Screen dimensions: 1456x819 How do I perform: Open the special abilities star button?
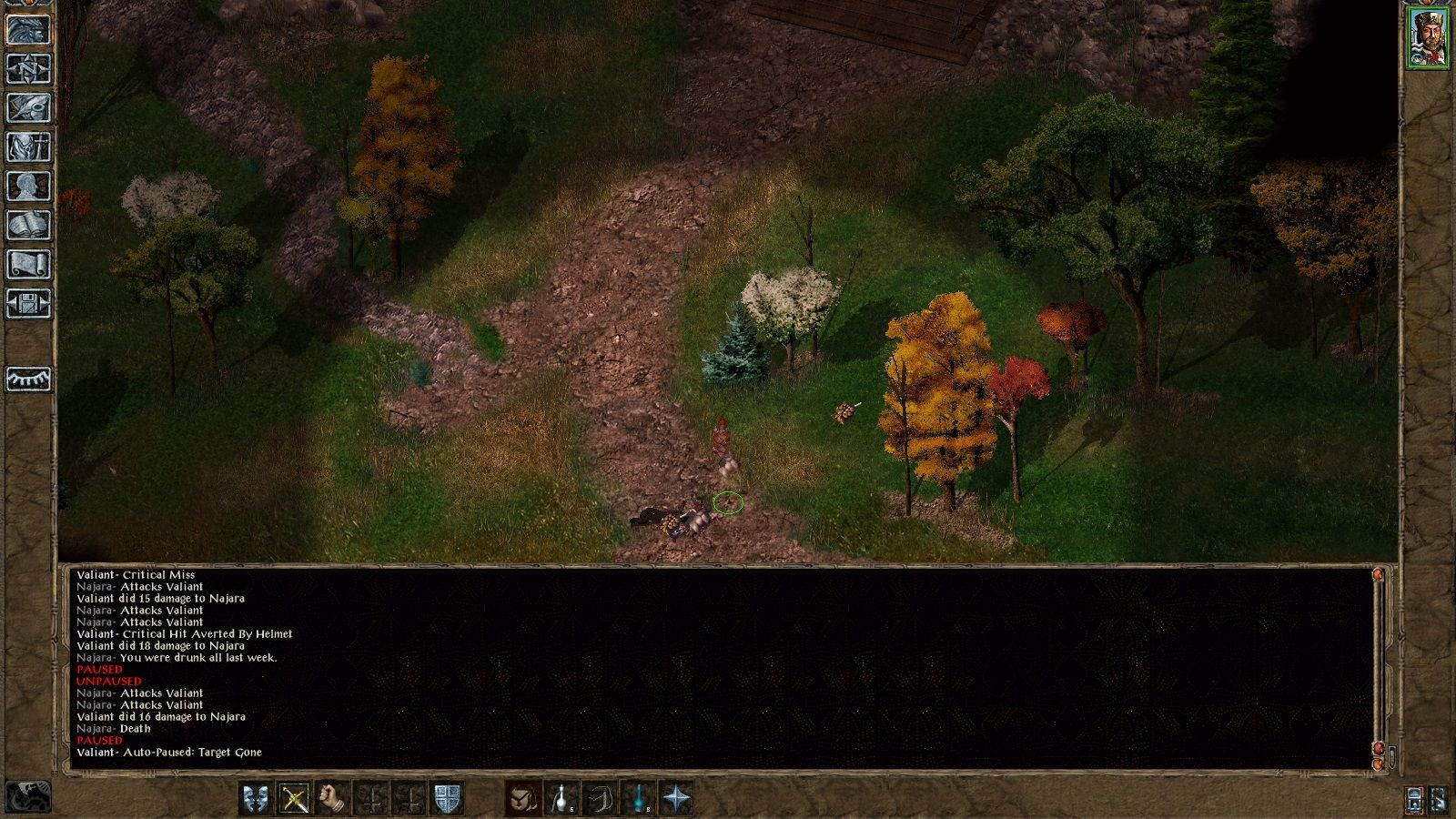678,798
